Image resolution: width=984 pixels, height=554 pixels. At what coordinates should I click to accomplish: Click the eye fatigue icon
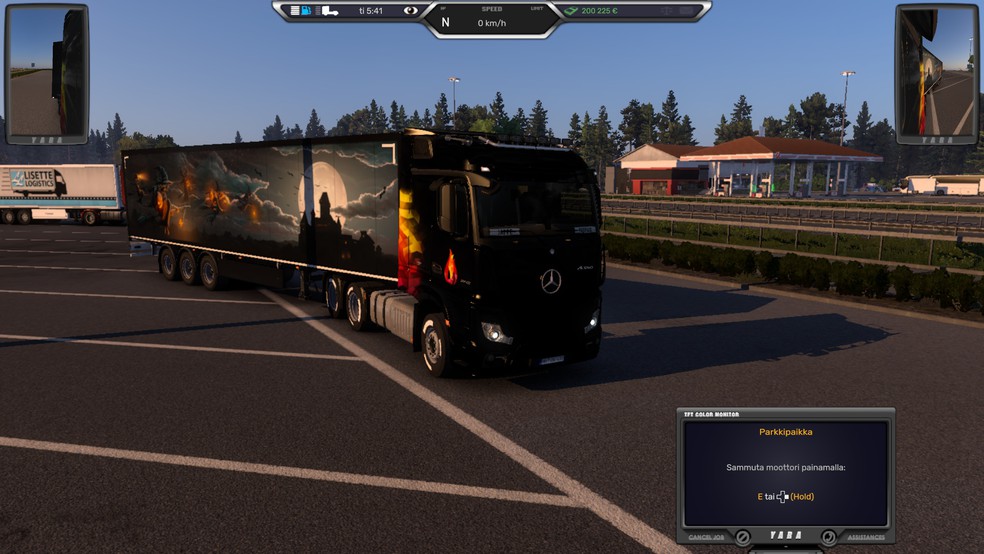tap(411, 11)
